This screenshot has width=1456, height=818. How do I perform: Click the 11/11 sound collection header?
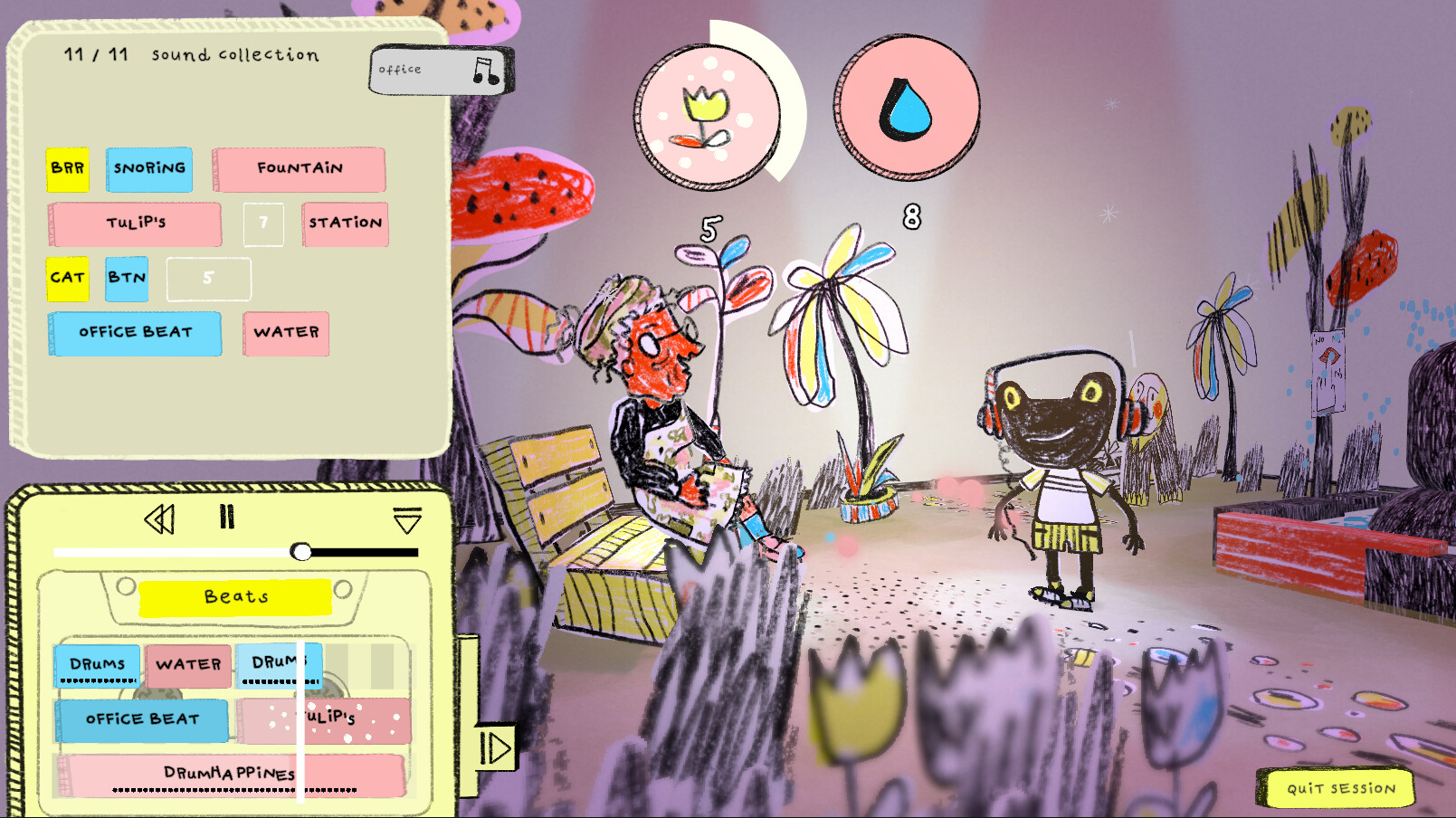pos(190,55)
